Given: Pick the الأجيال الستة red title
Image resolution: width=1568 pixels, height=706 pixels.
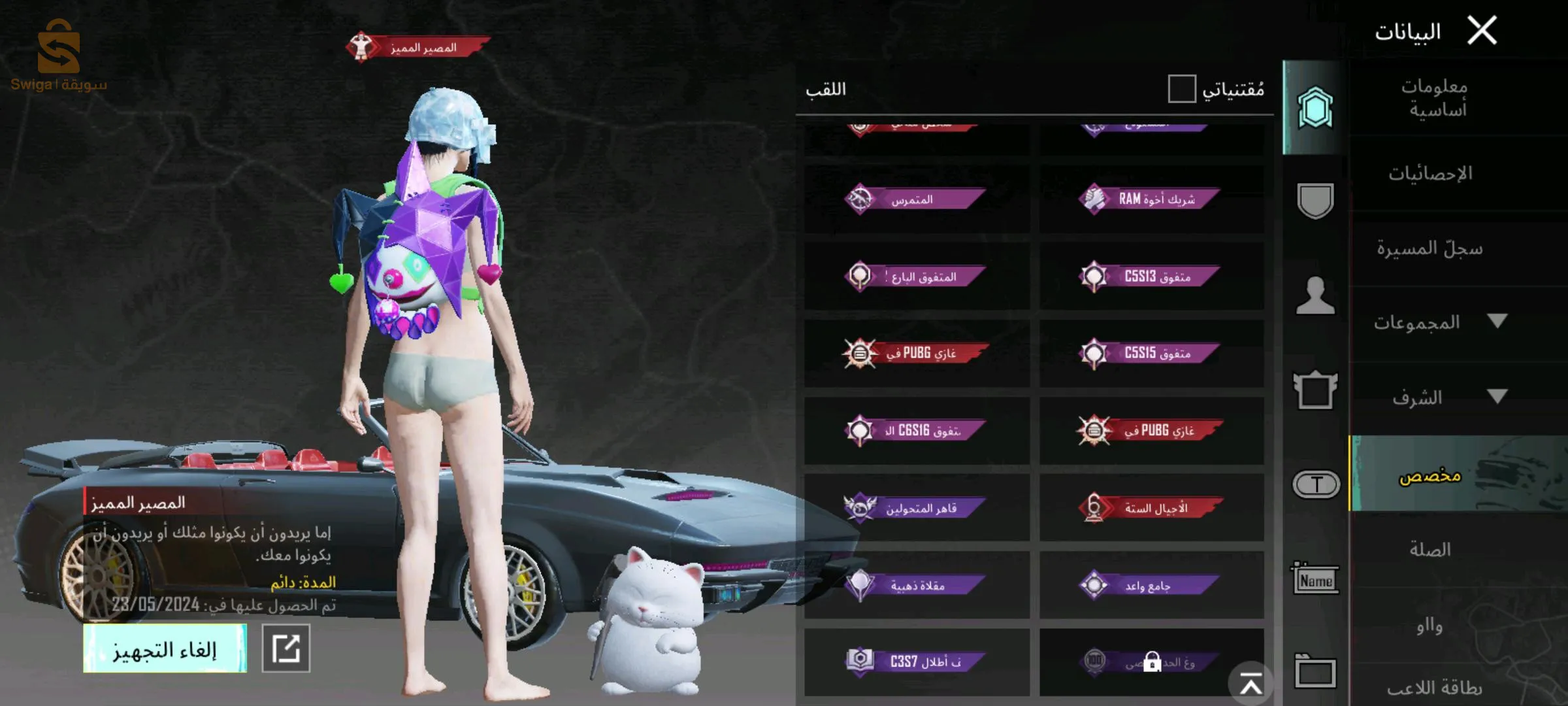Looking at the screenshot, I should [1151, 508].
